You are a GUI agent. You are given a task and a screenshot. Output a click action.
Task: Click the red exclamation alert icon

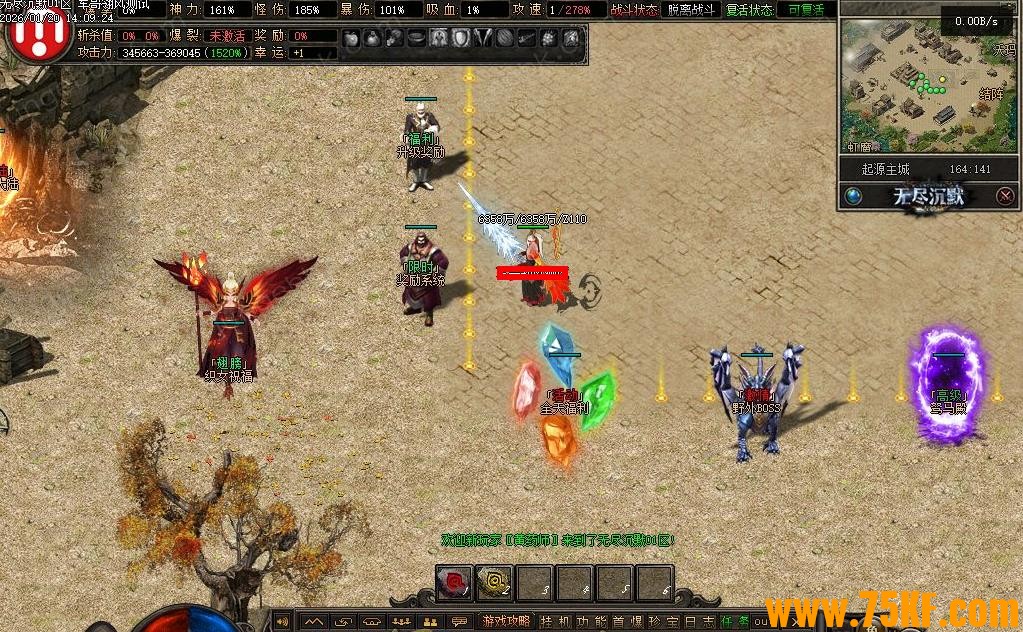[x=38, y=37]
